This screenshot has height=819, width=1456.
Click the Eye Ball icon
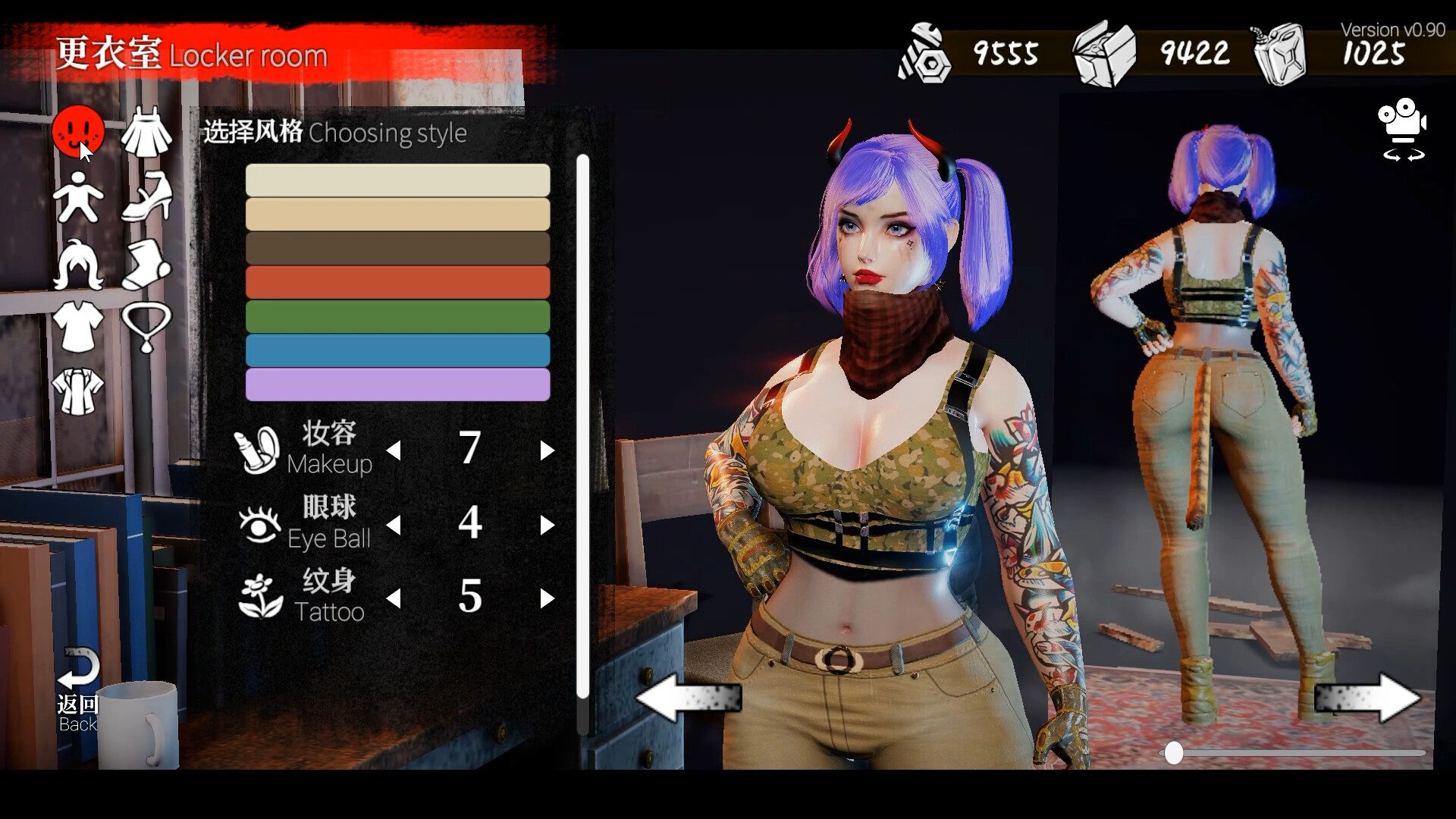click(261, 522)
